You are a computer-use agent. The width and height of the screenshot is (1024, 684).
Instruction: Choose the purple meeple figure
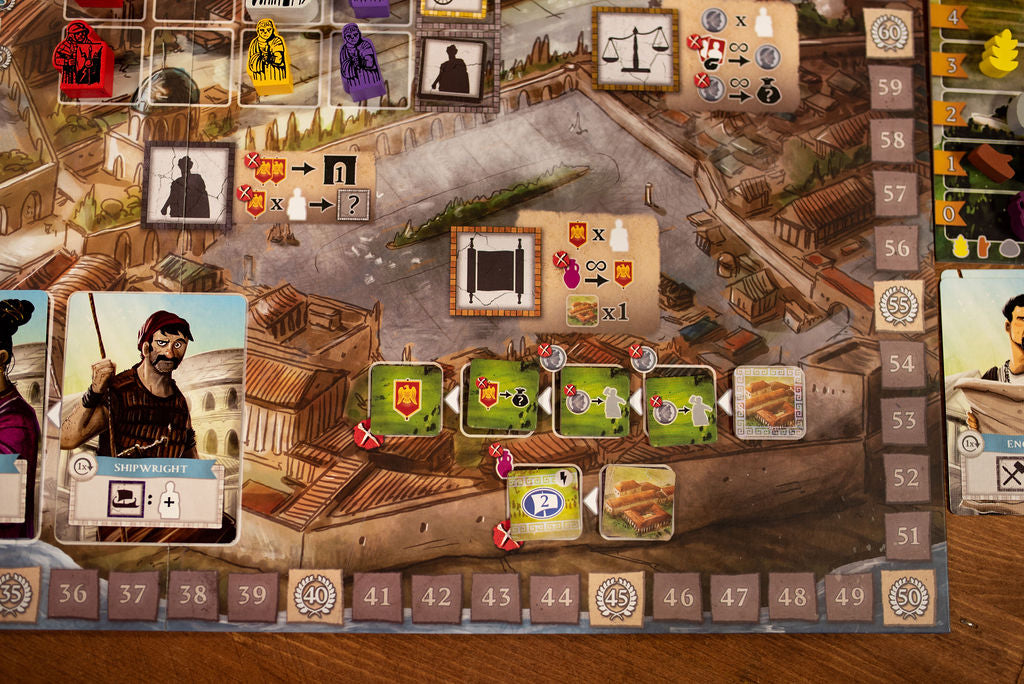click(360, 62)
